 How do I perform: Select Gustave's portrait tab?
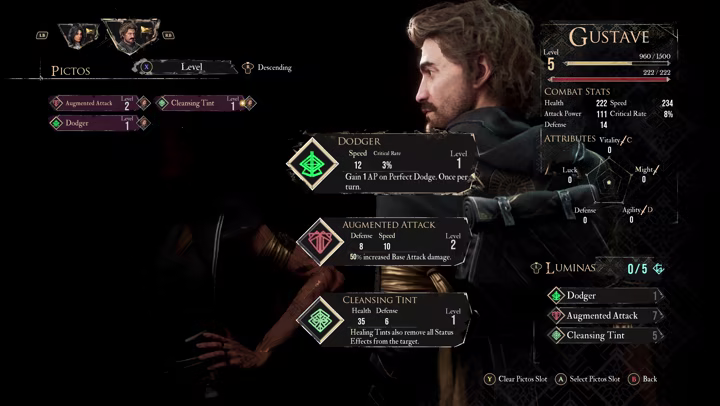pyautogui.click(x=127, y=36)
